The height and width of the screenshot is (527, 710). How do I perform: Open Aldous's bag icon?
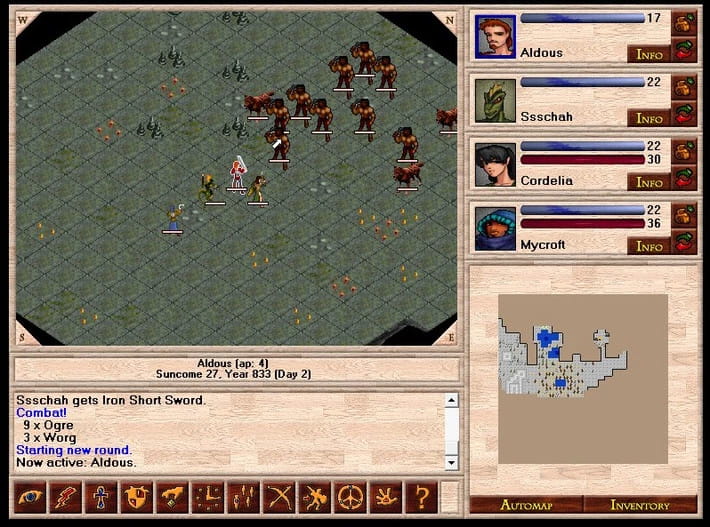pyautogui.click(x=684, y=21)
